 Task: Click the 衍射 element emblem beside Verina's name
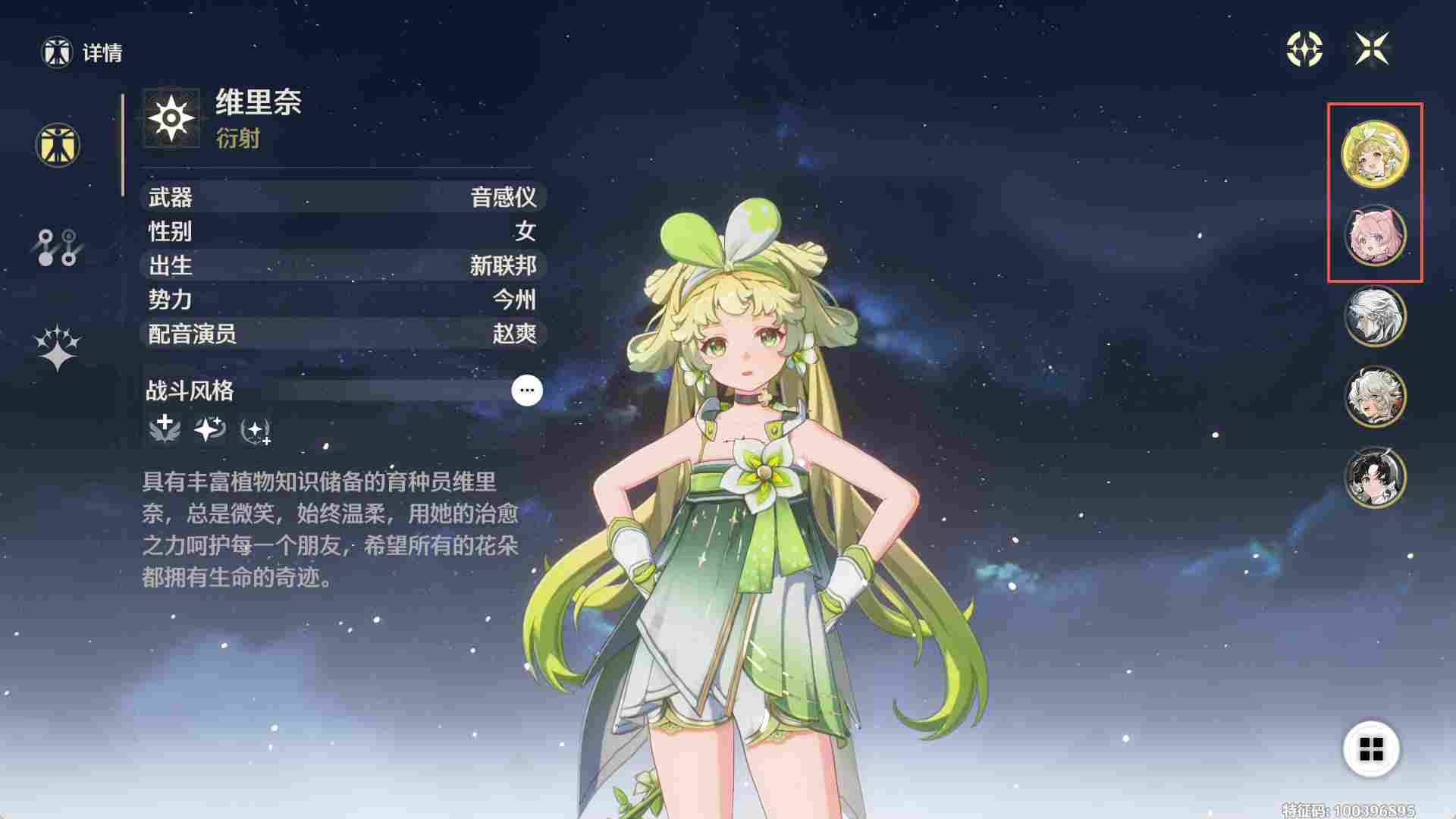173,119
